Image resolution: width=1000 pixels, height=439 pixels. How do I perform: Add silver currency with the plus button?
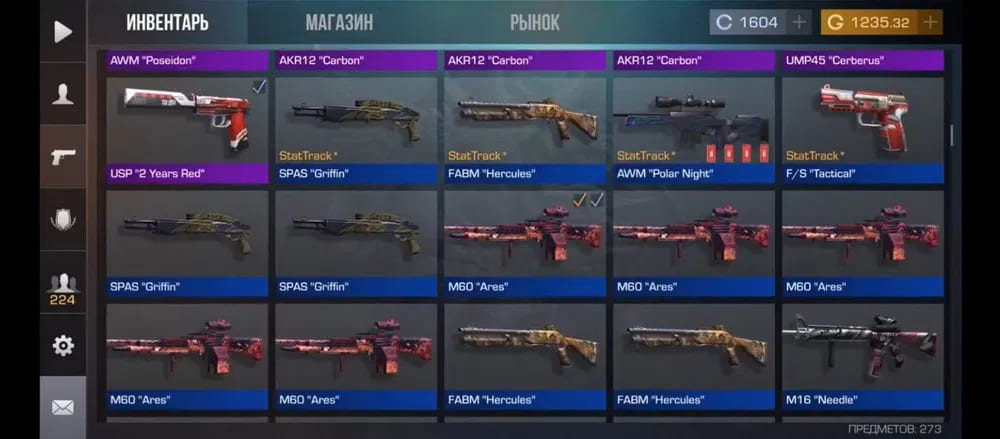(x=799, y=22)
